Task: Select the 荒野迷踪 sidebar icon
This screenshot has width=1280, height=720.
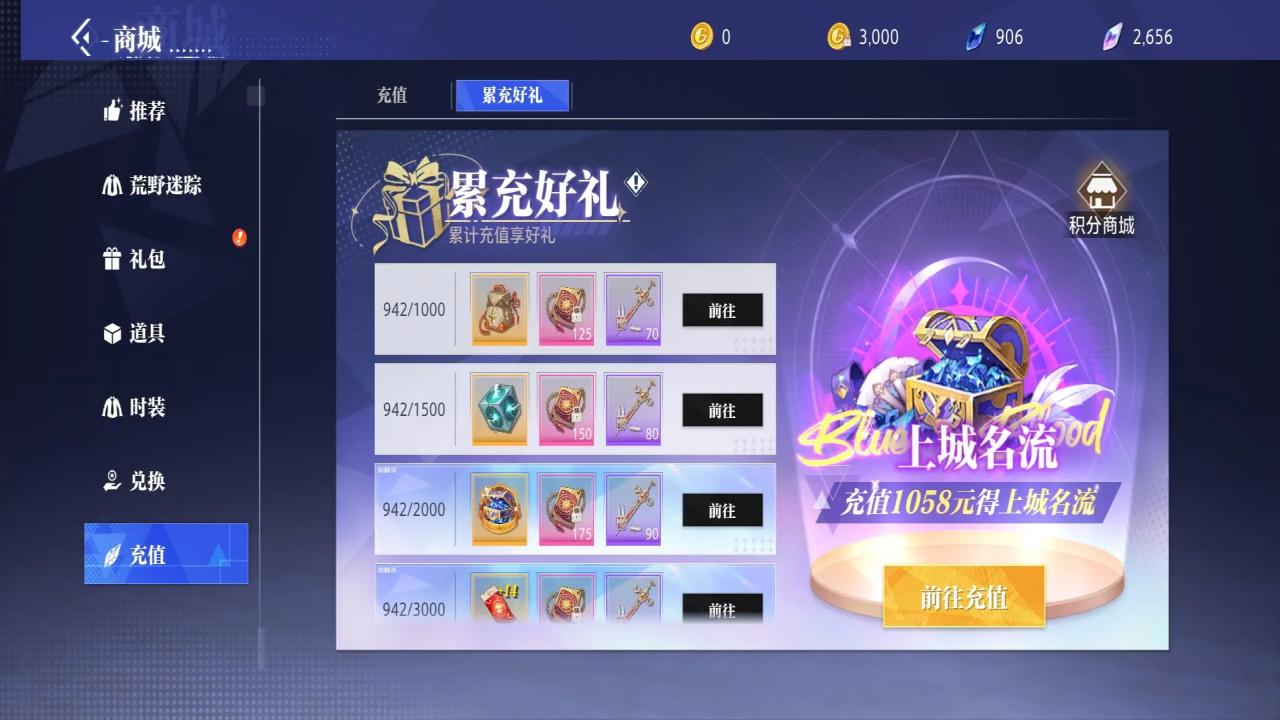Action: [x=112, y=185]
